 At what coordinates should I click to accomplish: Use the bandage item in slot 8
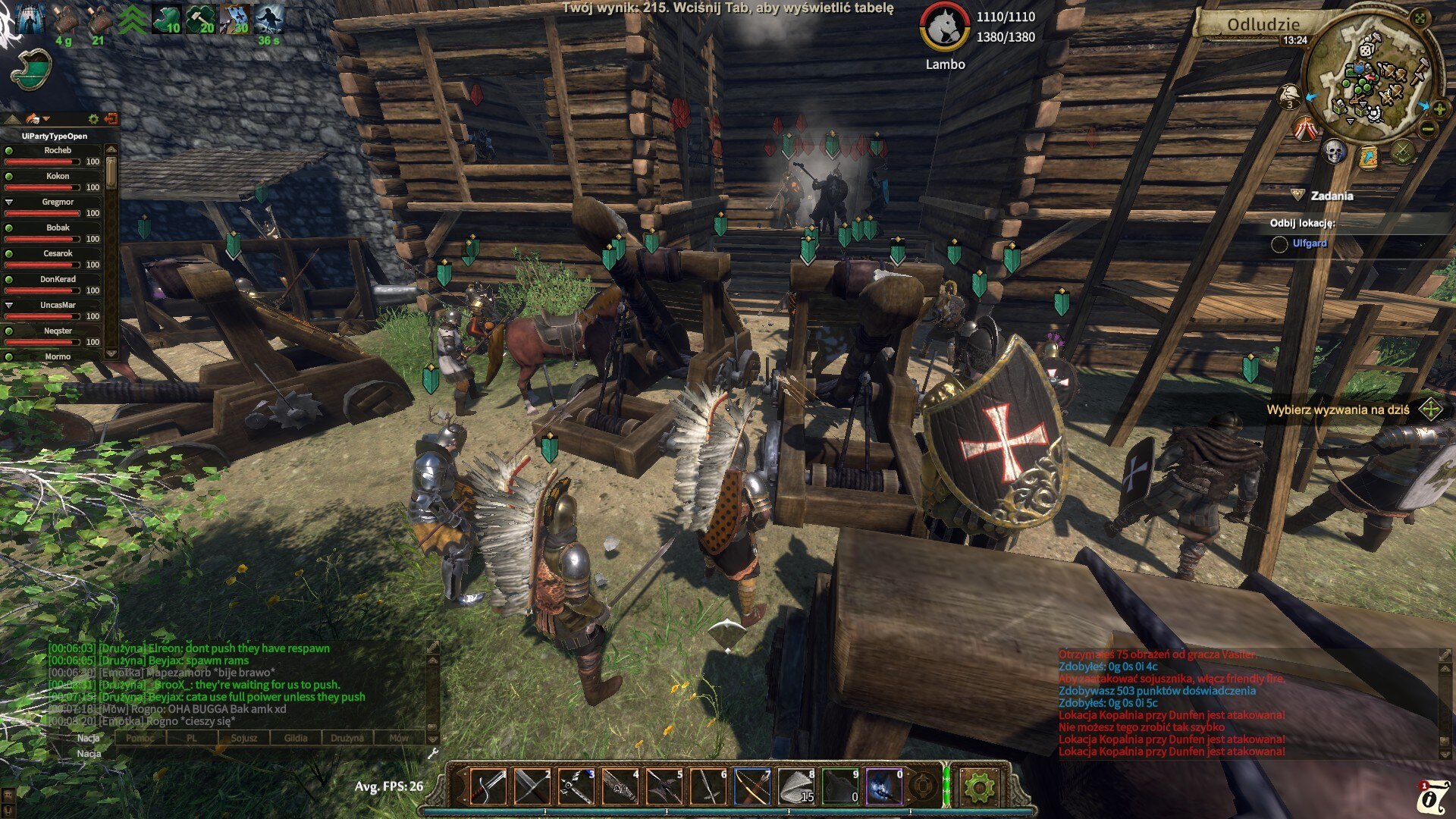coord(796,786)
